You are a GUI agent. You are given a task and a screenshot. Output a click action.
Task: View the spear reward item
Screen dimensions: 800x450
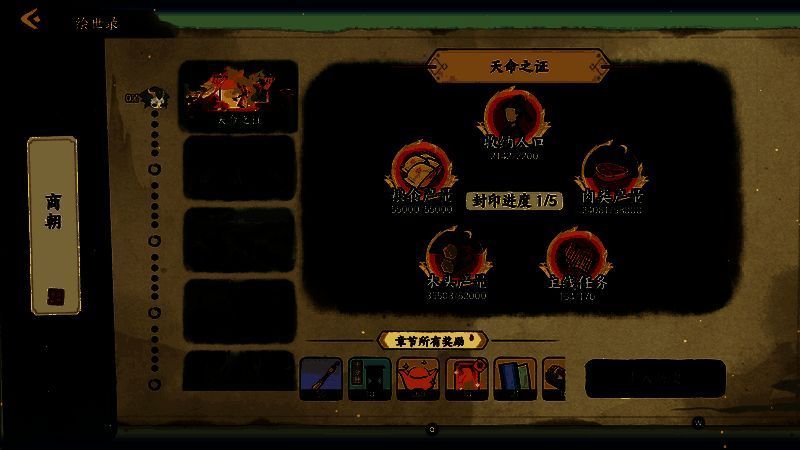pos(321,379)
